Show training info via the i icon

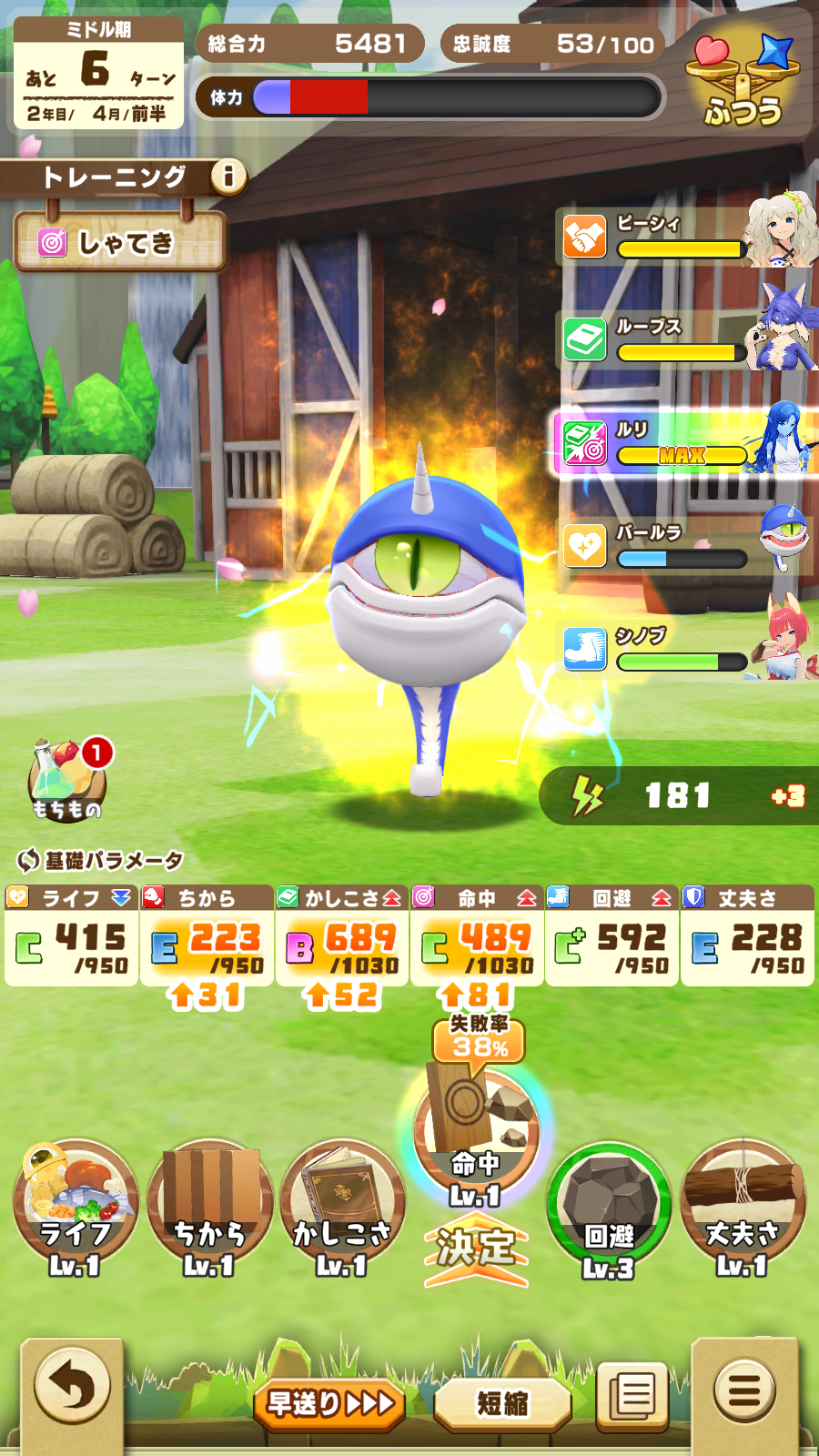[228, 176]
